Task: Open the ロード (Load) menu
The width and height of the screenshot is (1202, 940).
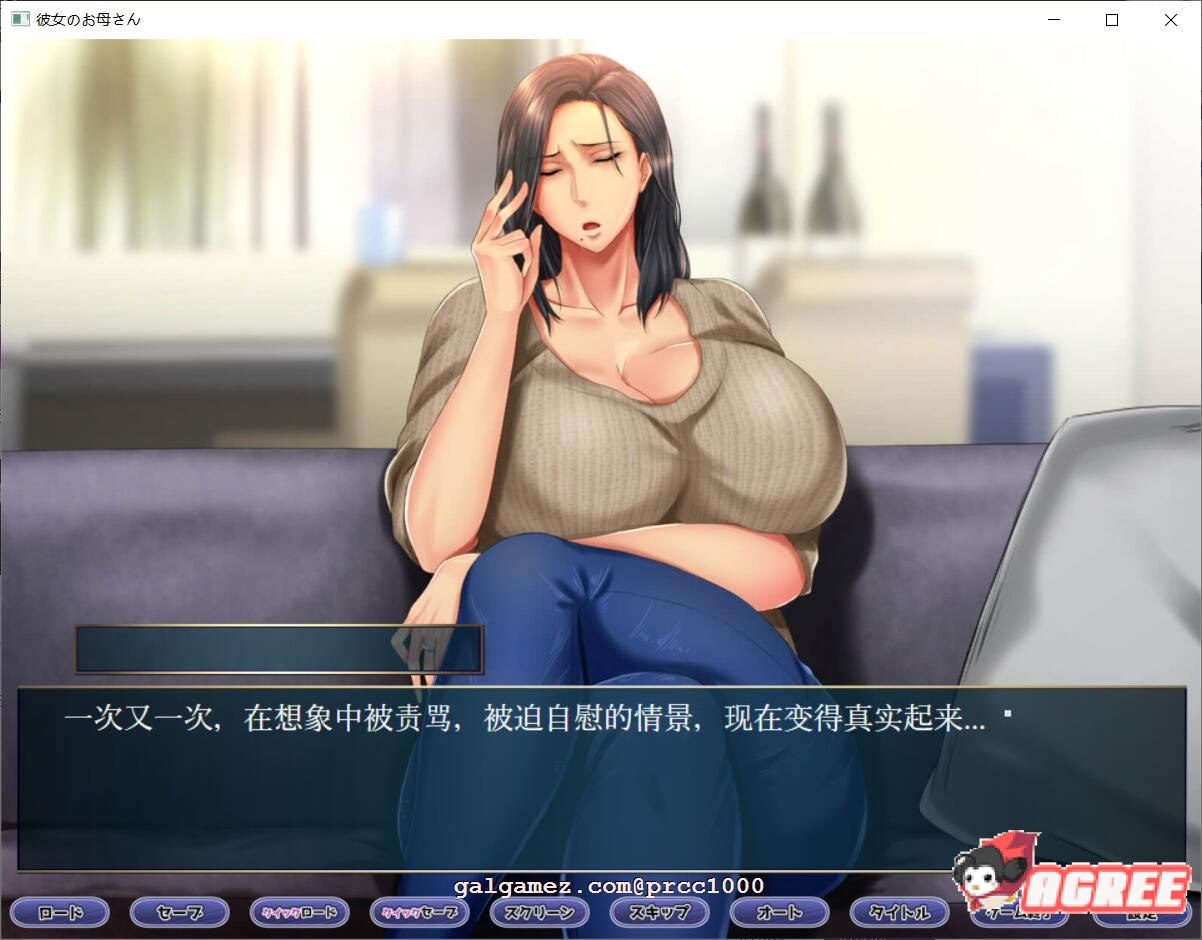Action: click(x=59, y=912)
